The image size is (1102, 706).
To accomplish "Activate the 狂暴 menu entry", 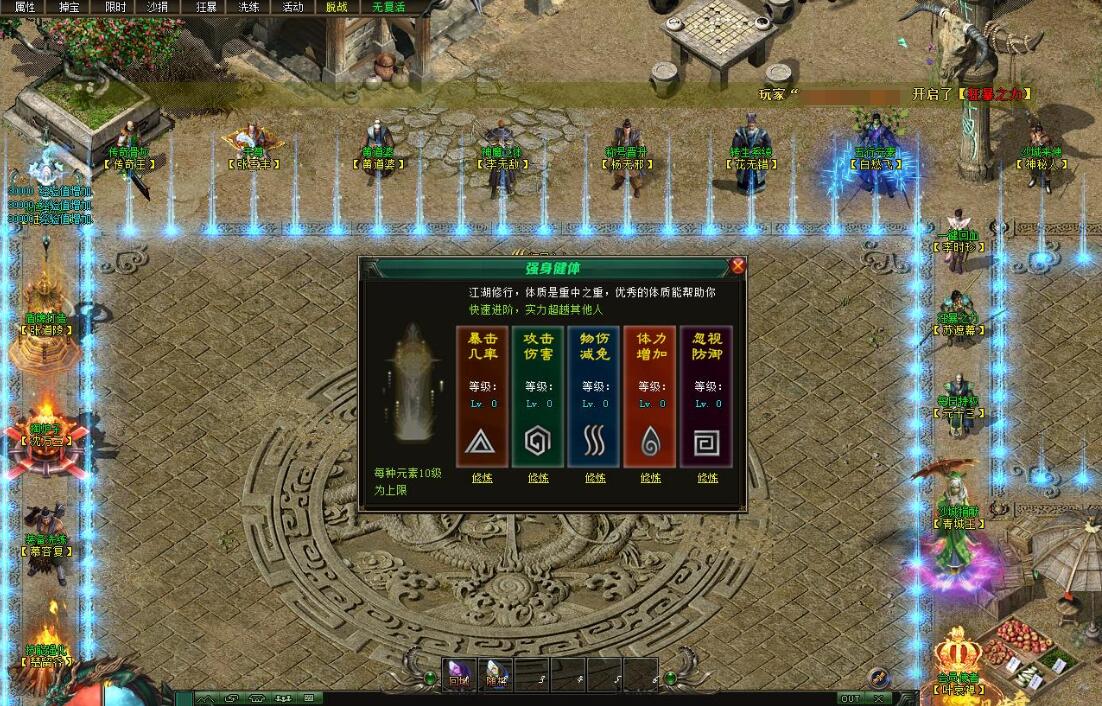I will pos(206,7).
